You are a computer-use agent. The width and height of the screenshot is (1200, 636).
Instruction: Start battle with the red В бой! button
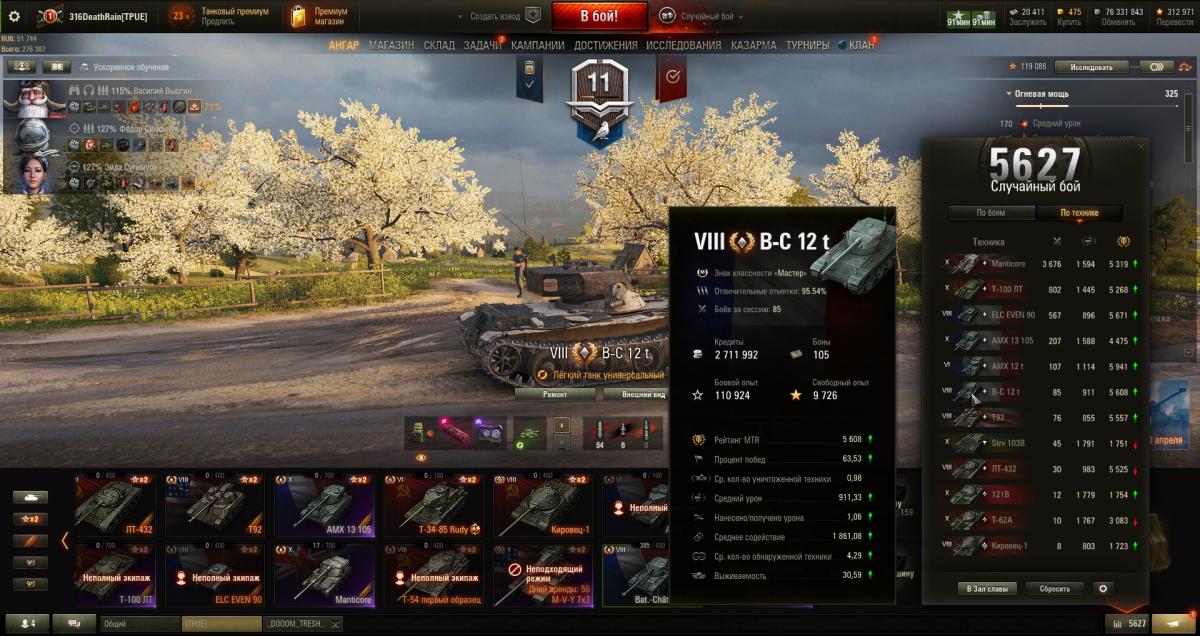tap(600, 16)
